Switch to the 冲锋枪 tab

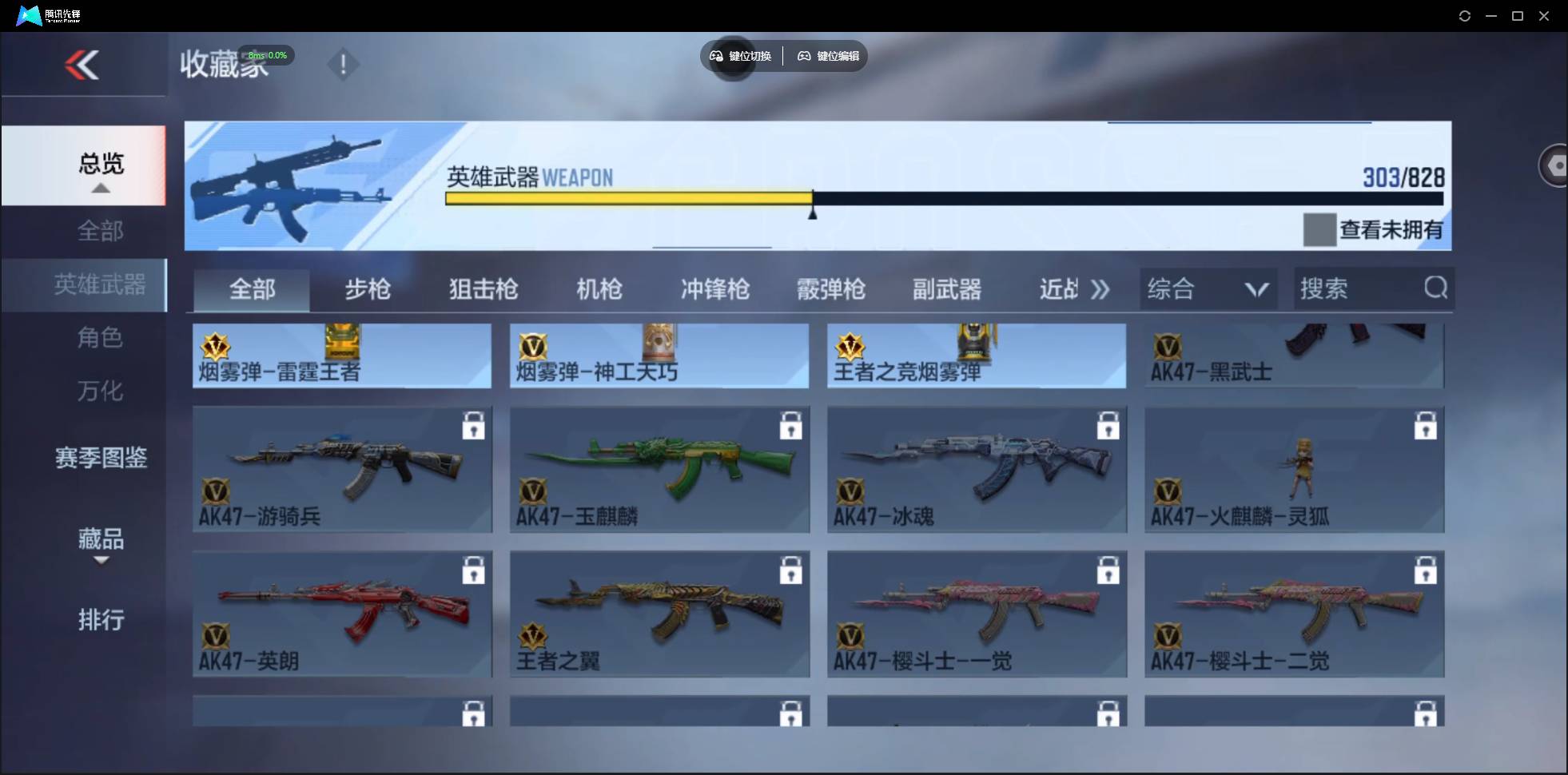714,289
